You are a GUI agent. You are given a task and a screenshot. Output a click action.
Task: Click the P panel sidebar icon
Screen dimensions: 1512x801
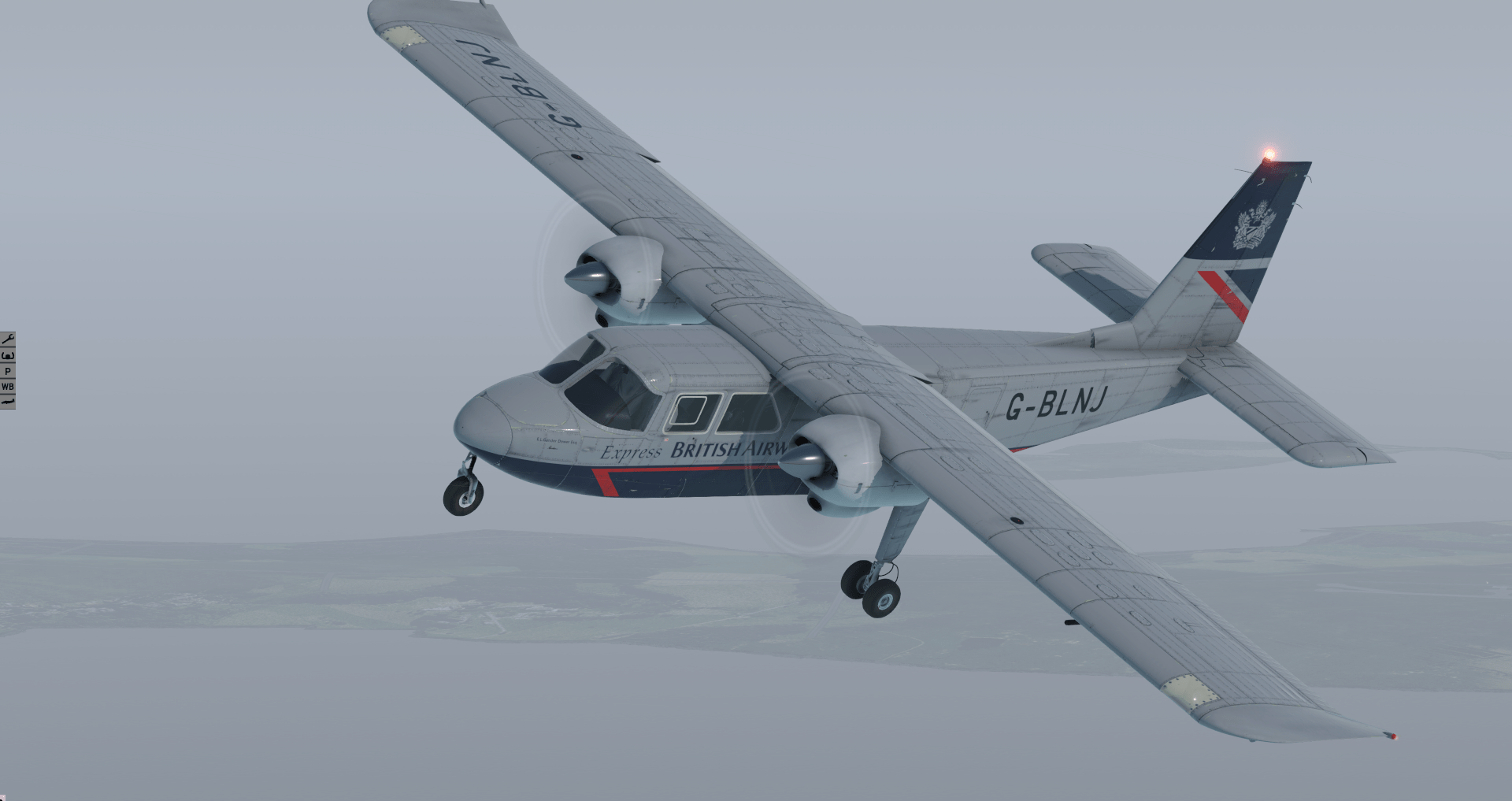tap(7, 371)
